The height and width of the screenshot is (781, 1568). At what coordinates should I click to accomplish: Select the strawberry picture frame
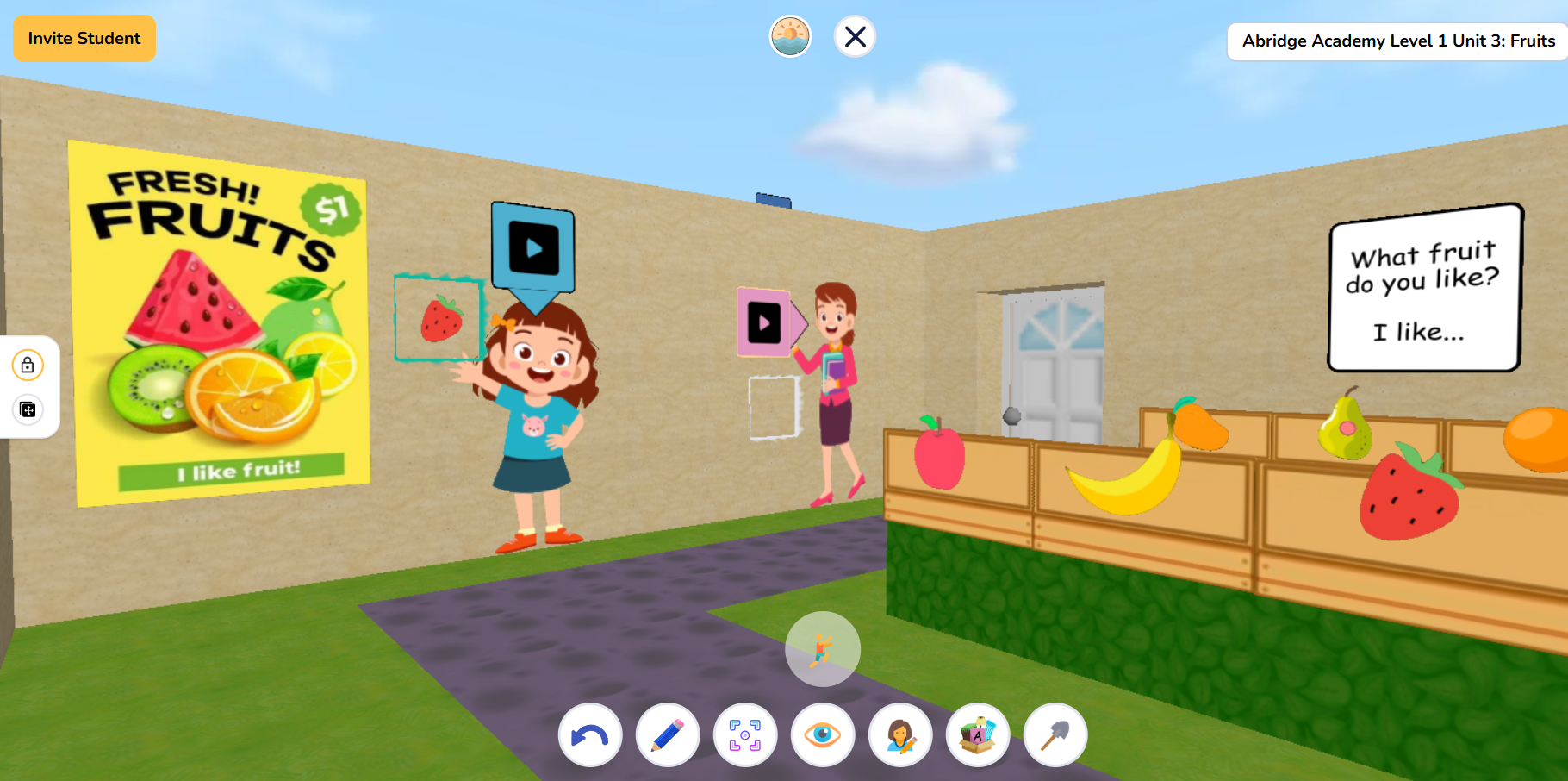click(x=438, y=319)
